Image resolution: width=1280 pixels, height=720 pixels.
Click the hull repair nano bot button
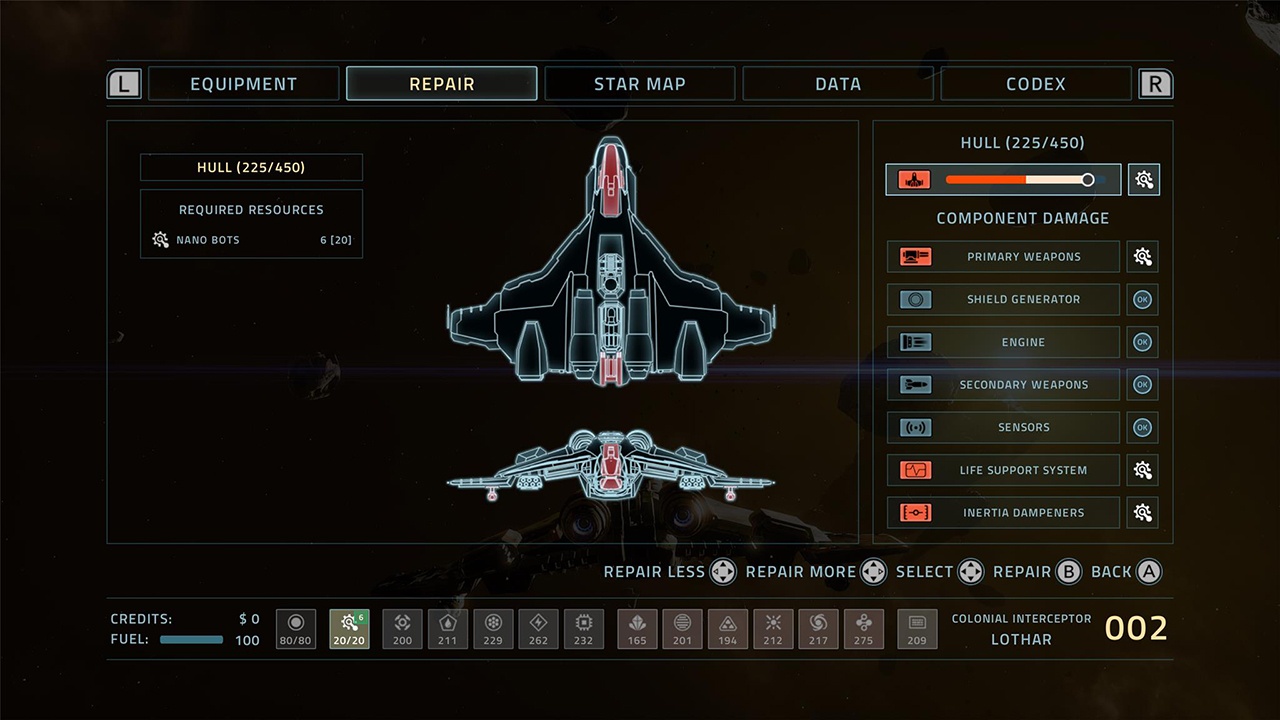[x=1144, y=180]
